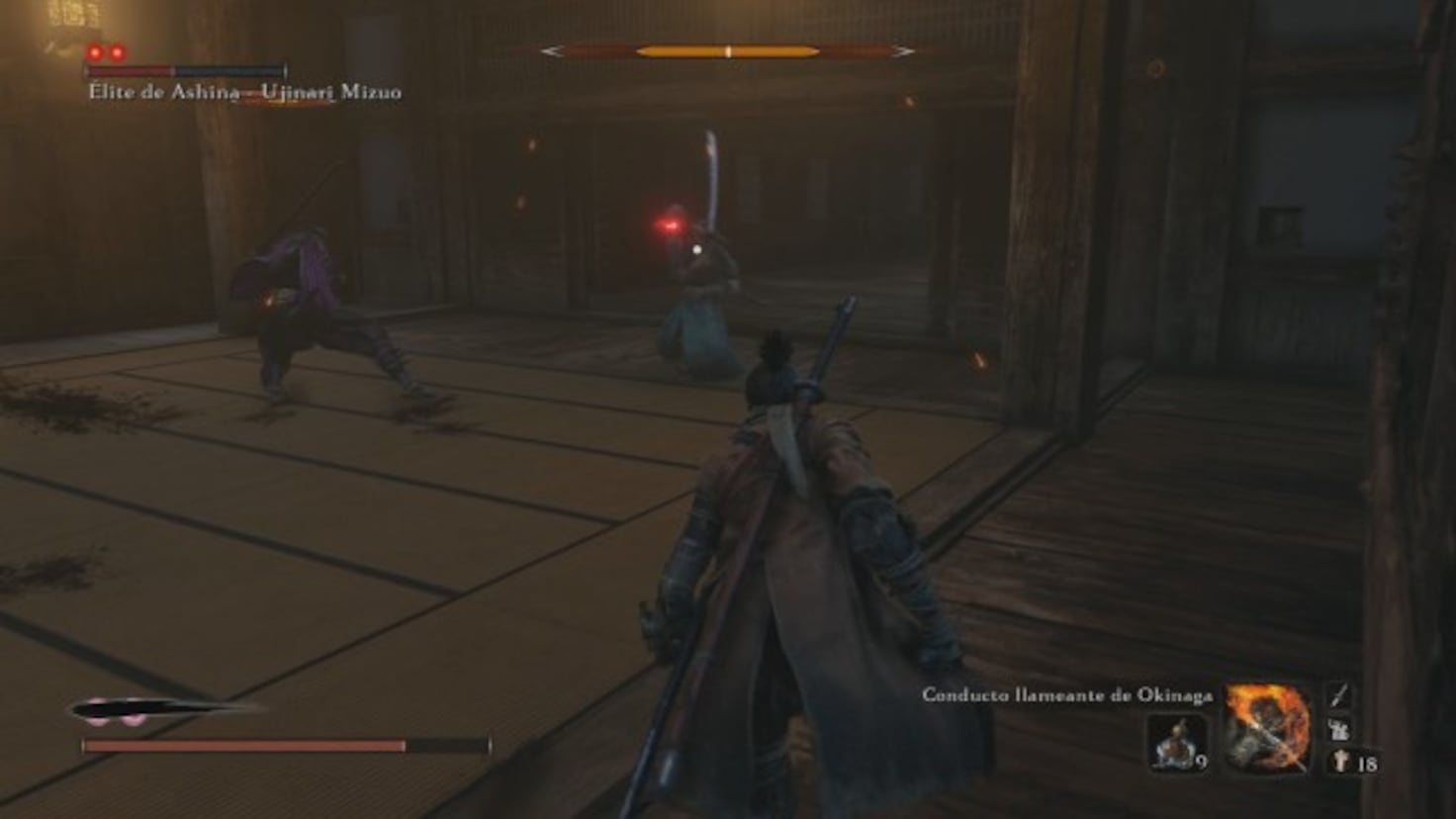Click the healing gourd quick item icon
The height and width of the screenshot is (819, 1456).
[1176, 743]
